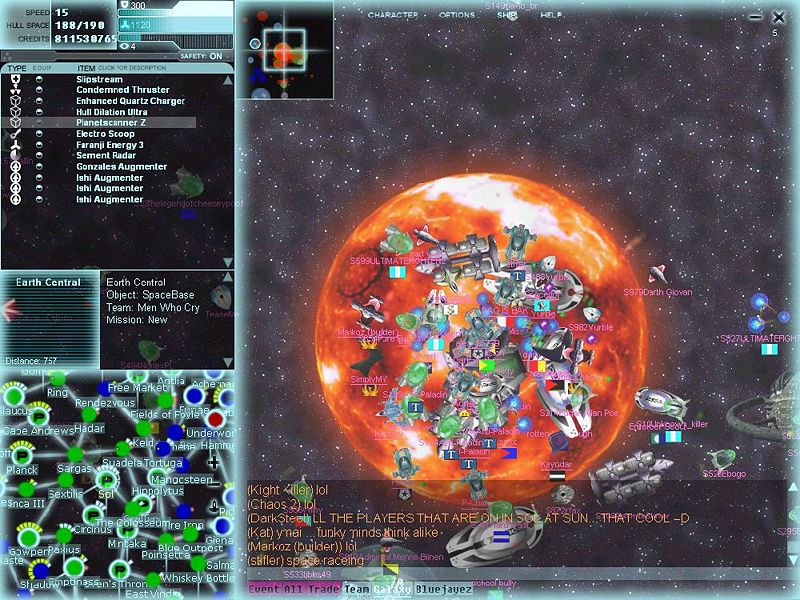Switch to the Event chat tab
The image size is (800, 600).
[264, 589]
